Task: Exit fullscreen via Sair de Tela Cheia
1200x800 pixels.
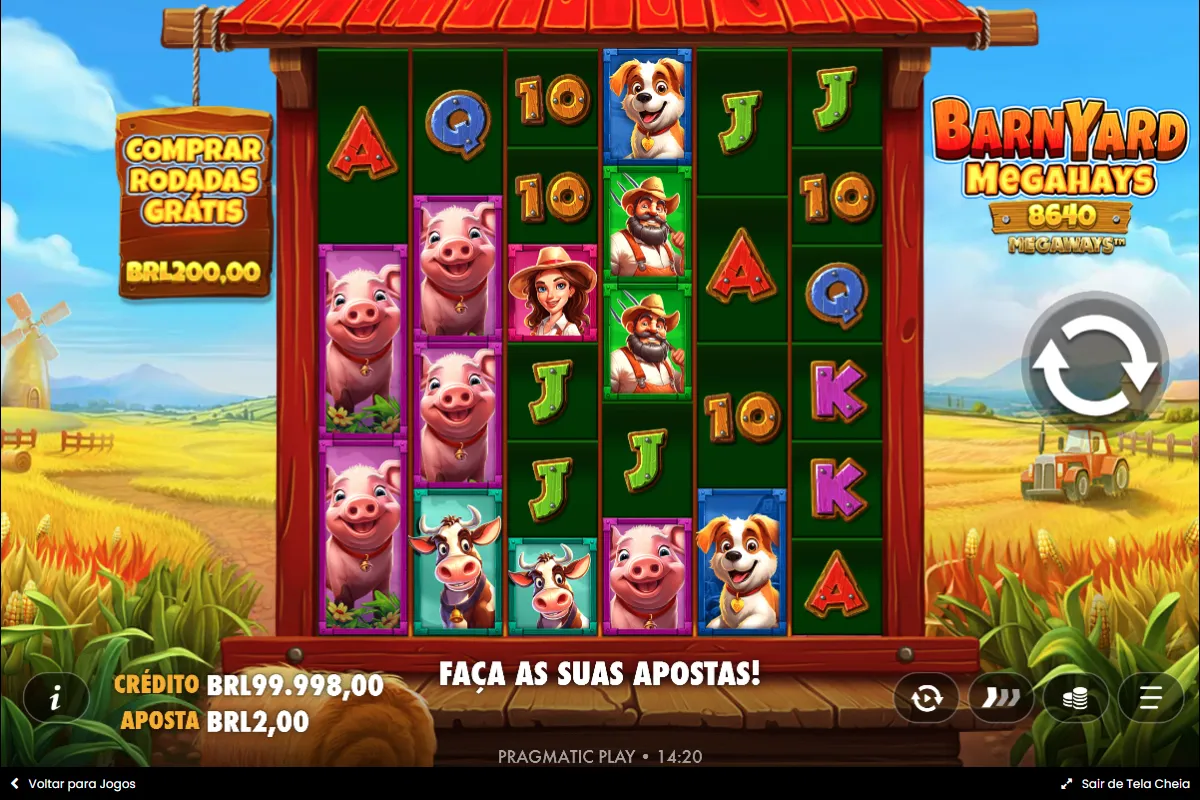Action: [1125, 784]
